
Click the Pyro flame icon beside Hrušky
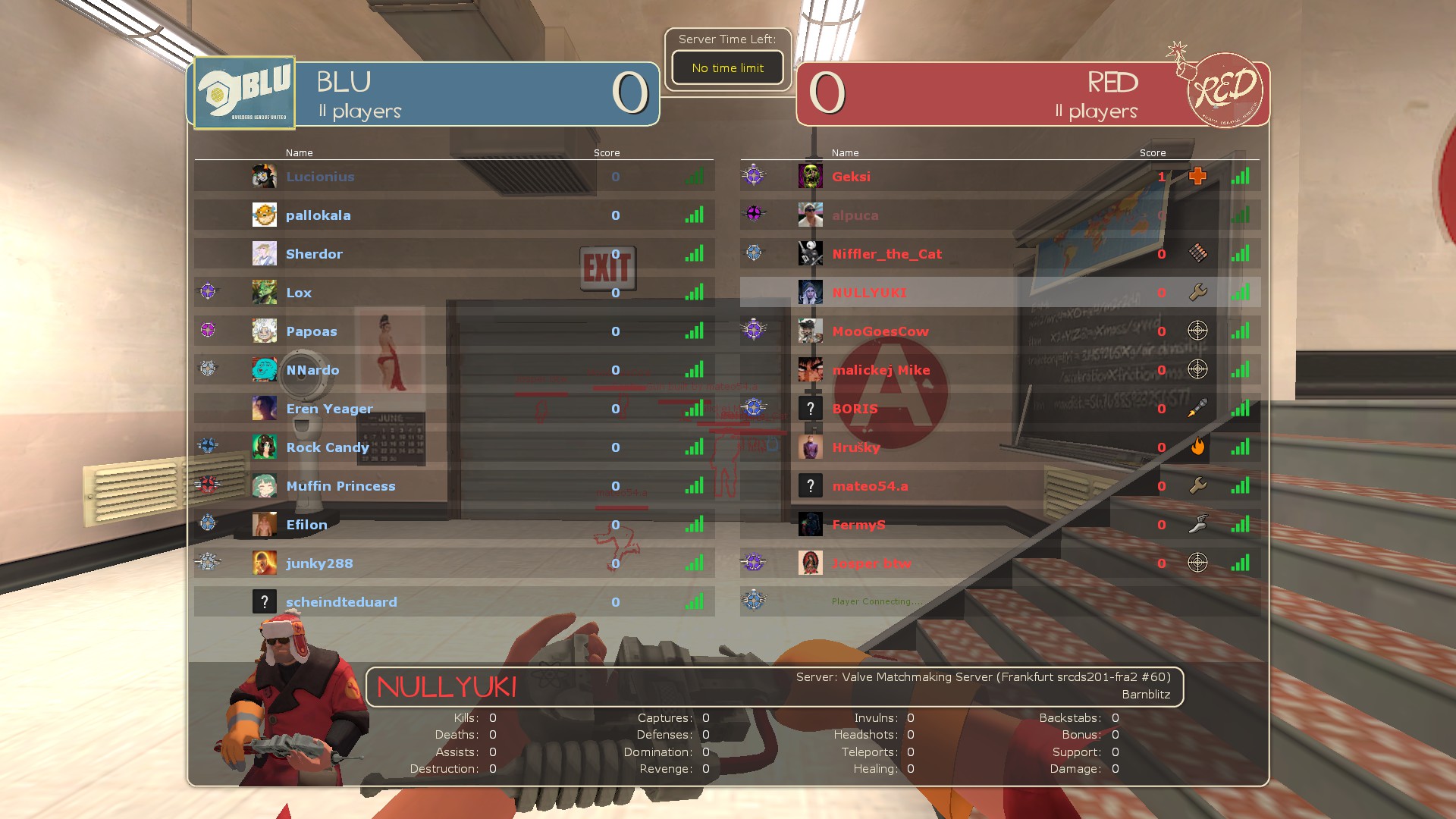(1198, 447)
